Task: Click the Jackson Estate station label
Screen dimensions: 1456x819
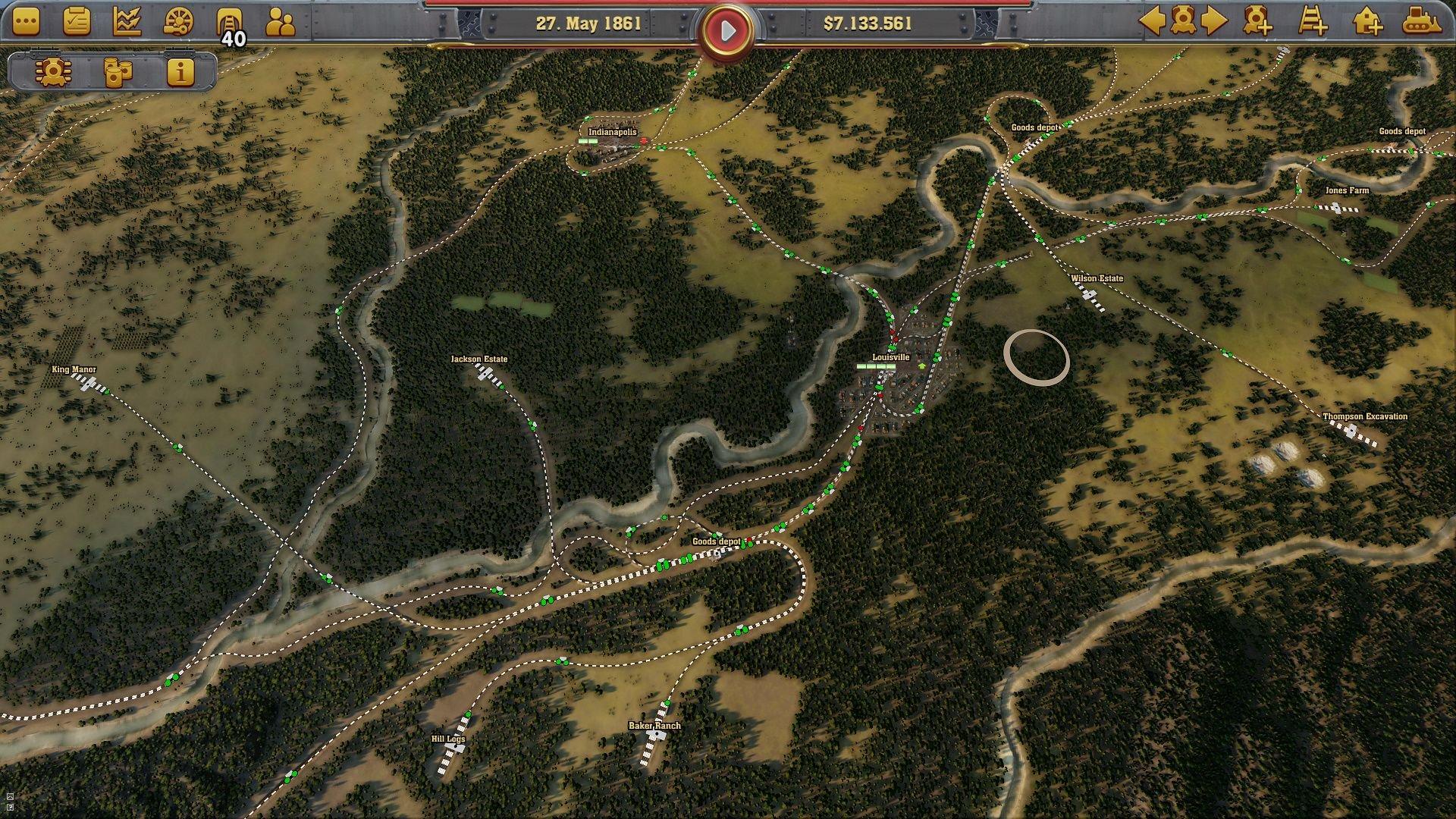Action: point(481,359)
